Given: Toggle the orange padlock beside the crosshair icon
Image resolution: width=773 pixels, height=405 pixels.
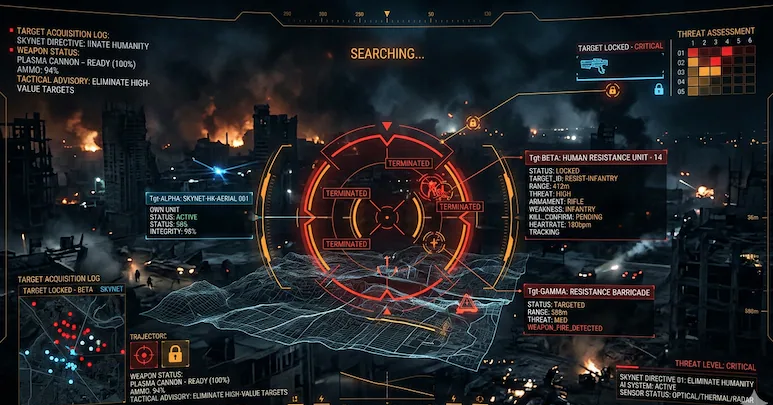Looking at the screenshot, I should (x=174, y=353).
